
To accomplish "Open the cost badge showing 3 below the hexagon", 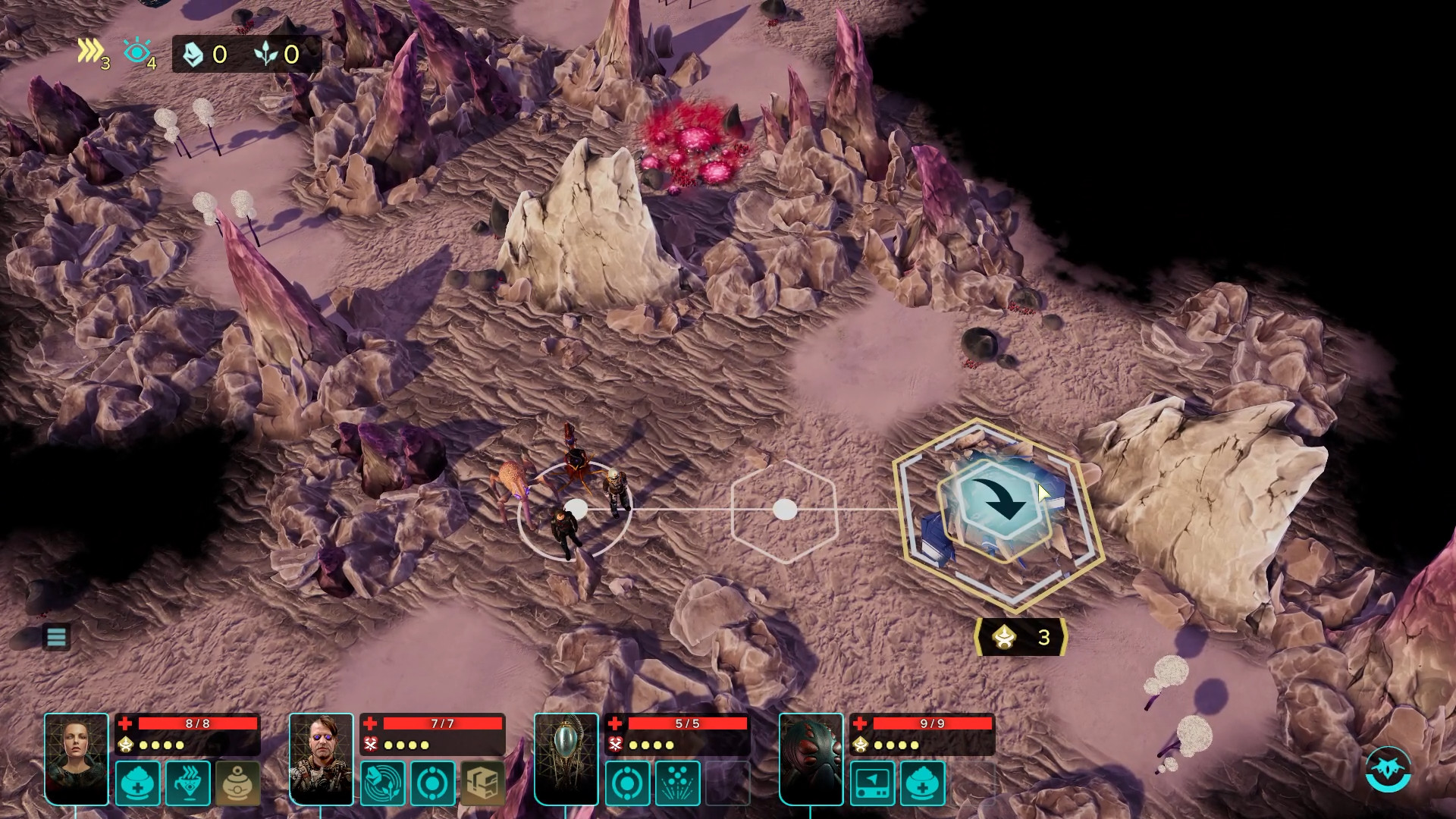I will pos(1021,637).
